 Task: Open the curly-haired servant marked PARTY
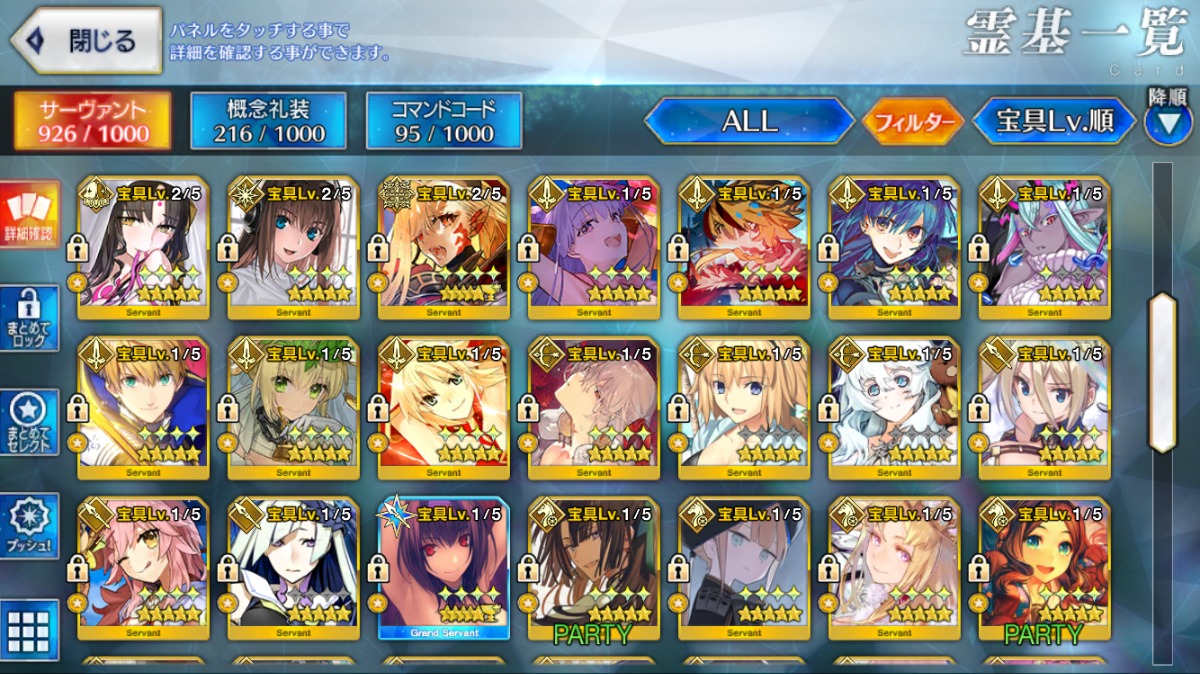(x=1044, y=568)
